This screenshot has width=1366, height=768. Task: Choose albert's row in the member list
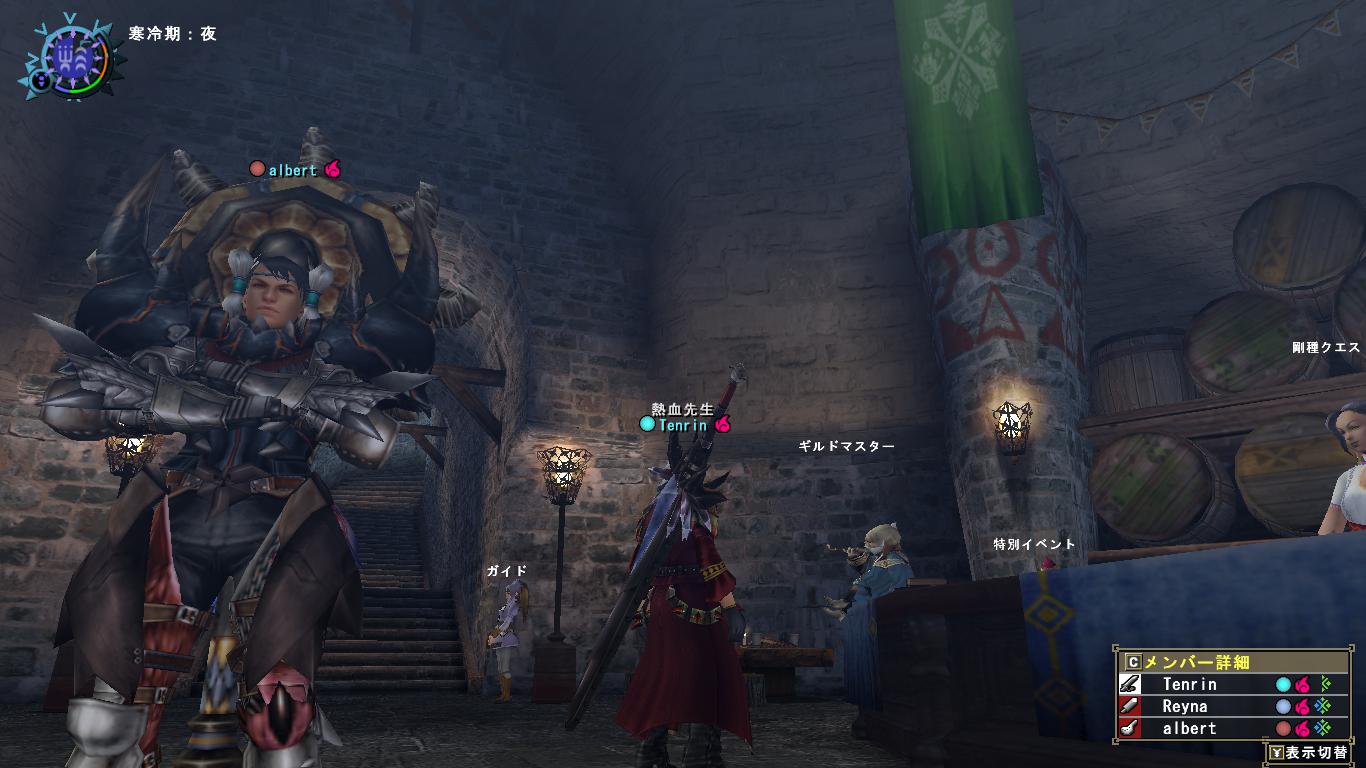[x=1189, y=729]
